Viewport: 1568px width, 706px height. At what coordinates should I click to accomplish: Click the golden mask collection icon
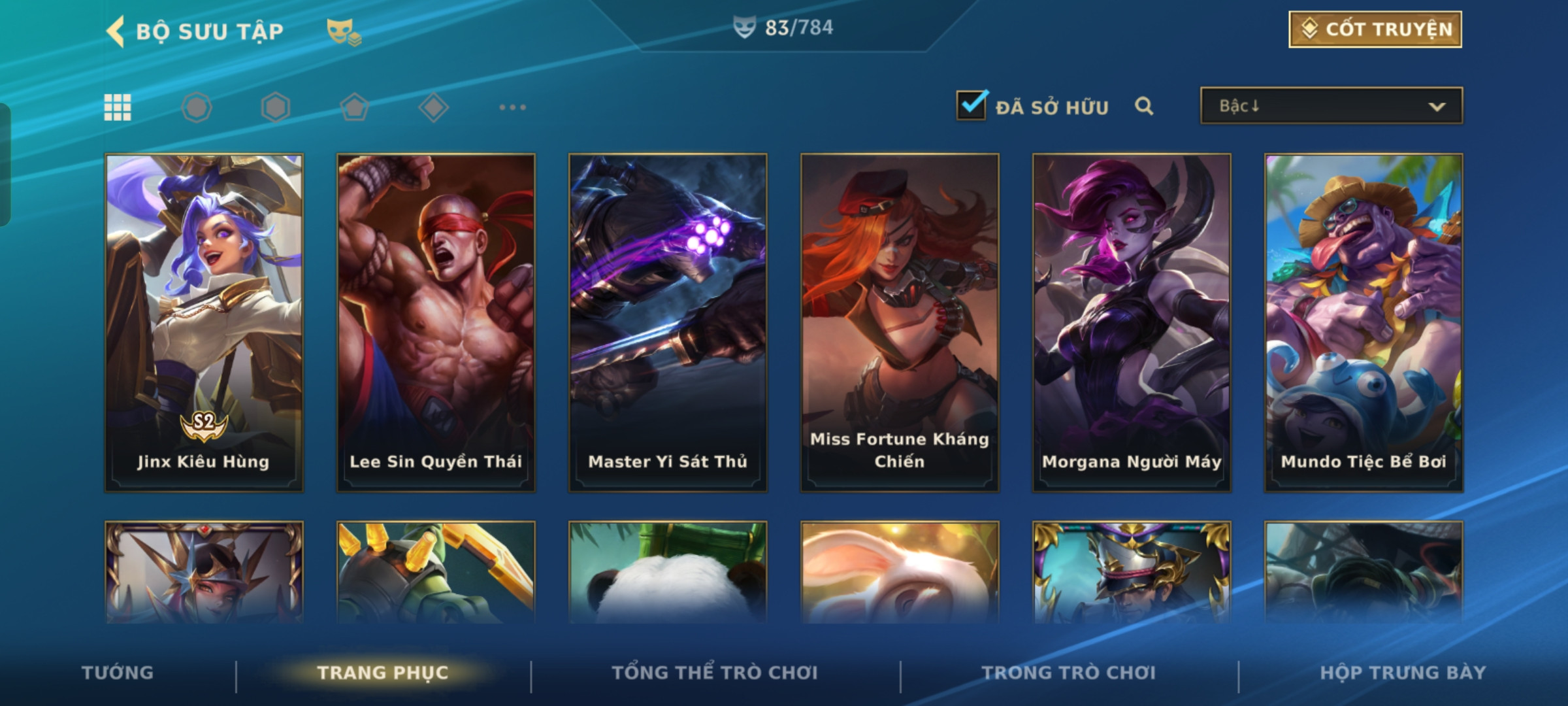coord(344,31)
